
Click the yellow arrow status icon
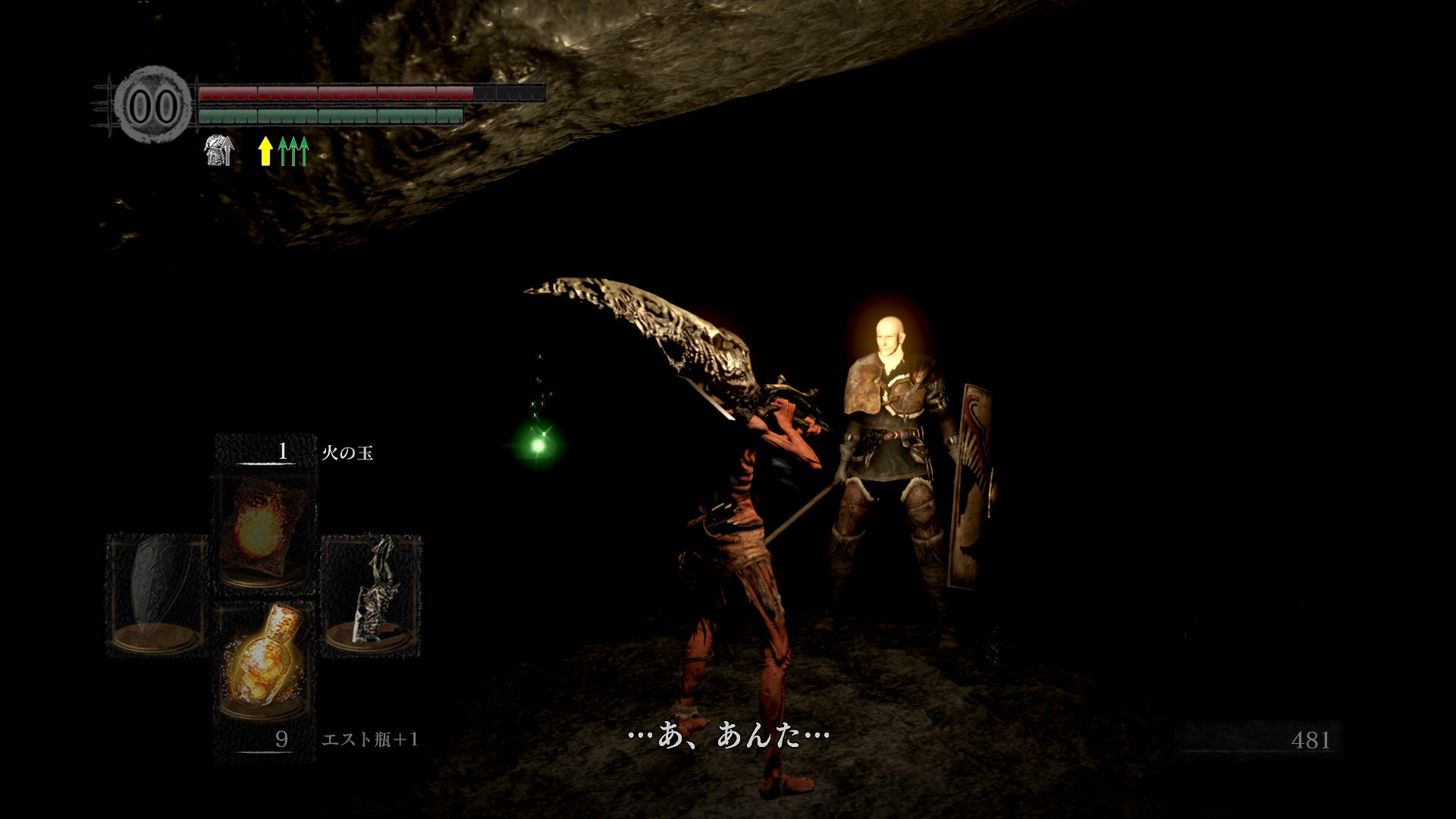pyautogui.click(x=265, y=151)
